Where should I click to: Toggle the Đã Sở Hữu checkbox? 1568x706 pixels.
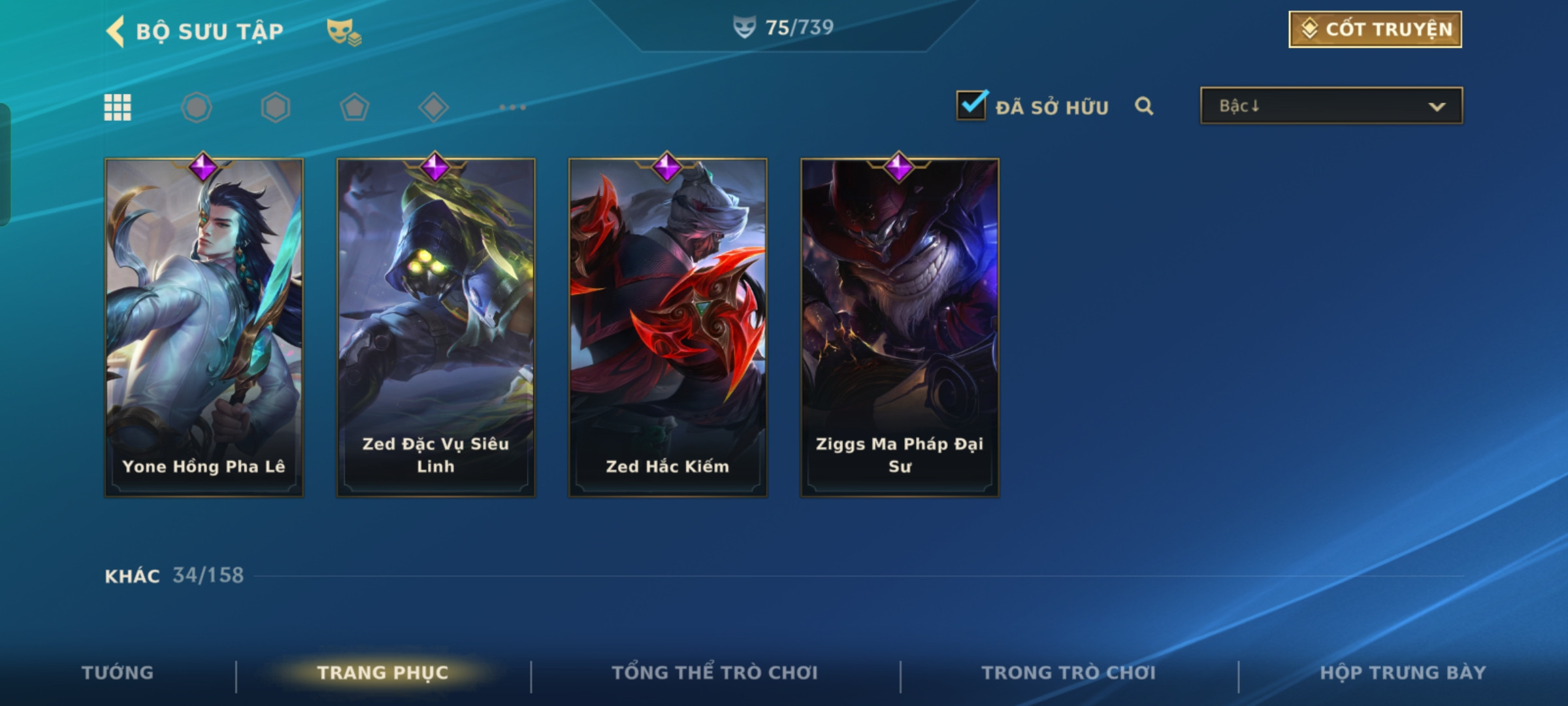972,105
